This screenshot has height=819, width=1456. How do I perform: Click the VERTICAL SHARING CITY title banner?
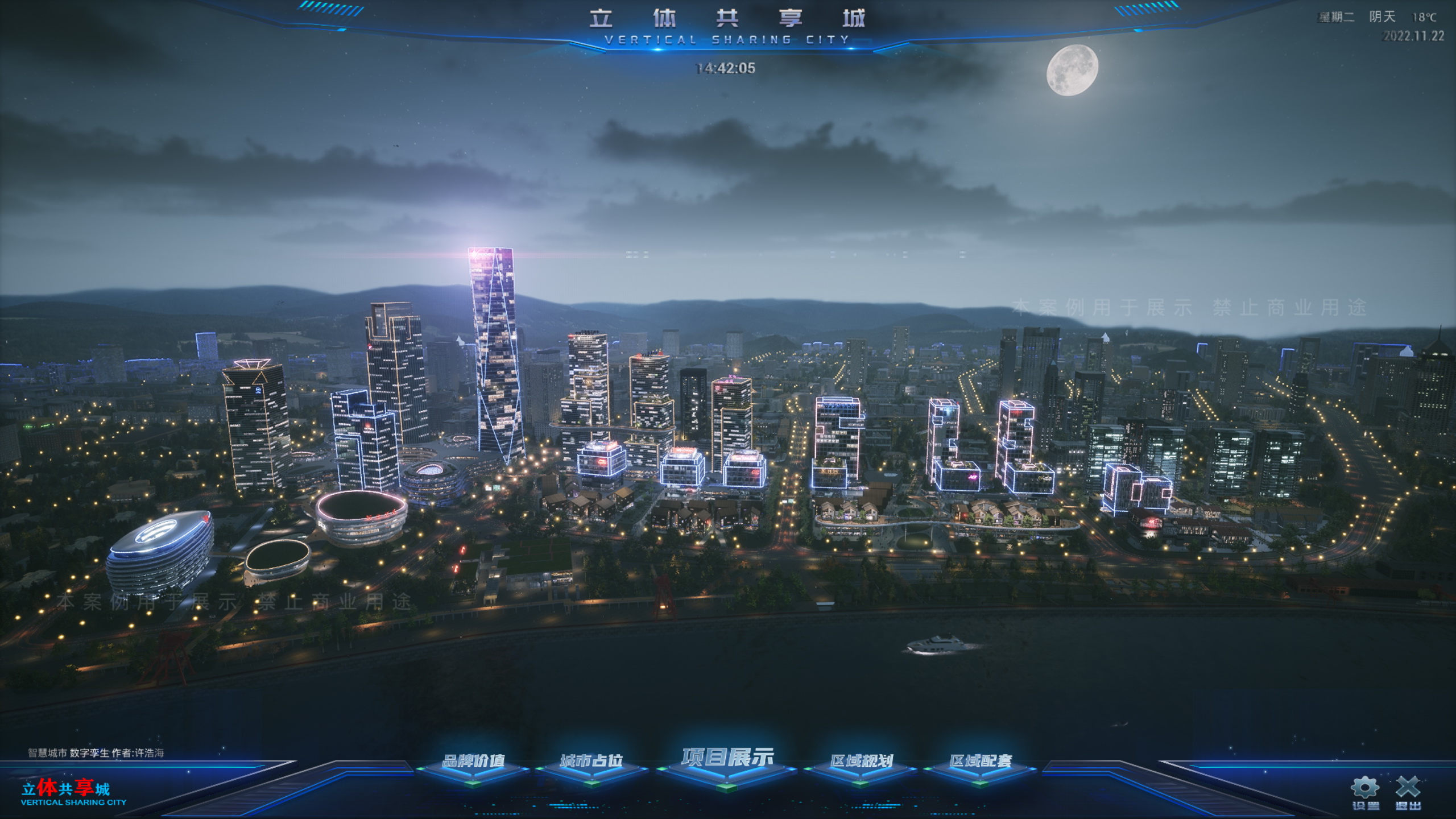pyautogui.click(x=726, y=39)
